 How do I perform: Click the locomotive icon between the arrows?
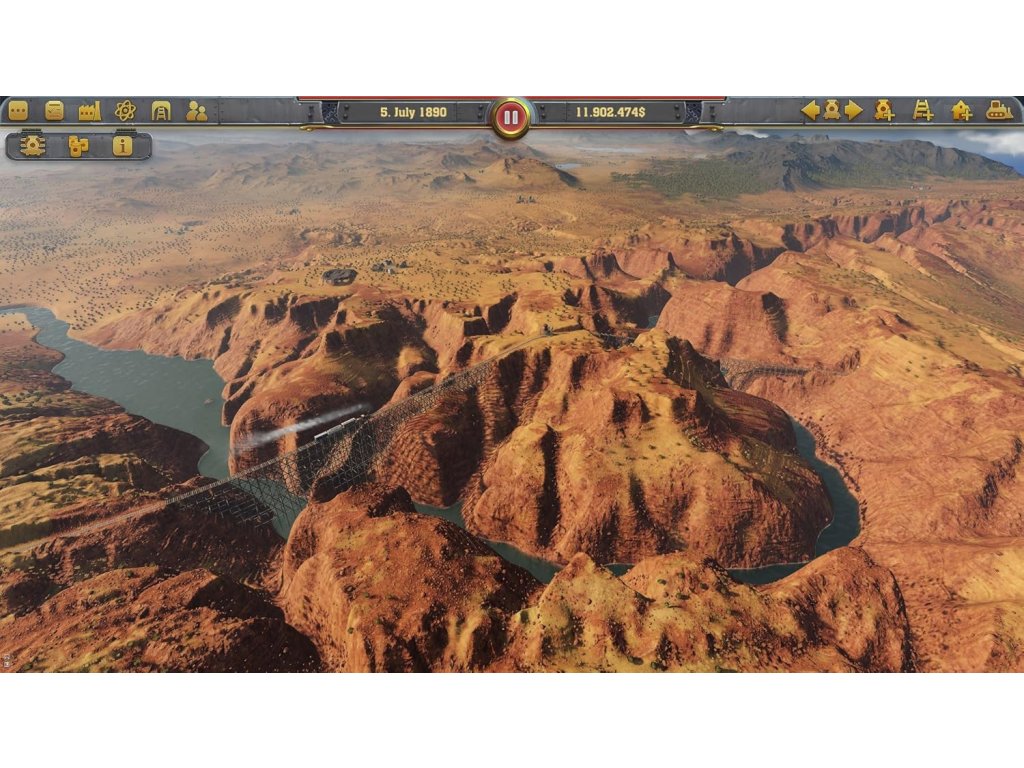pos(831,111)
